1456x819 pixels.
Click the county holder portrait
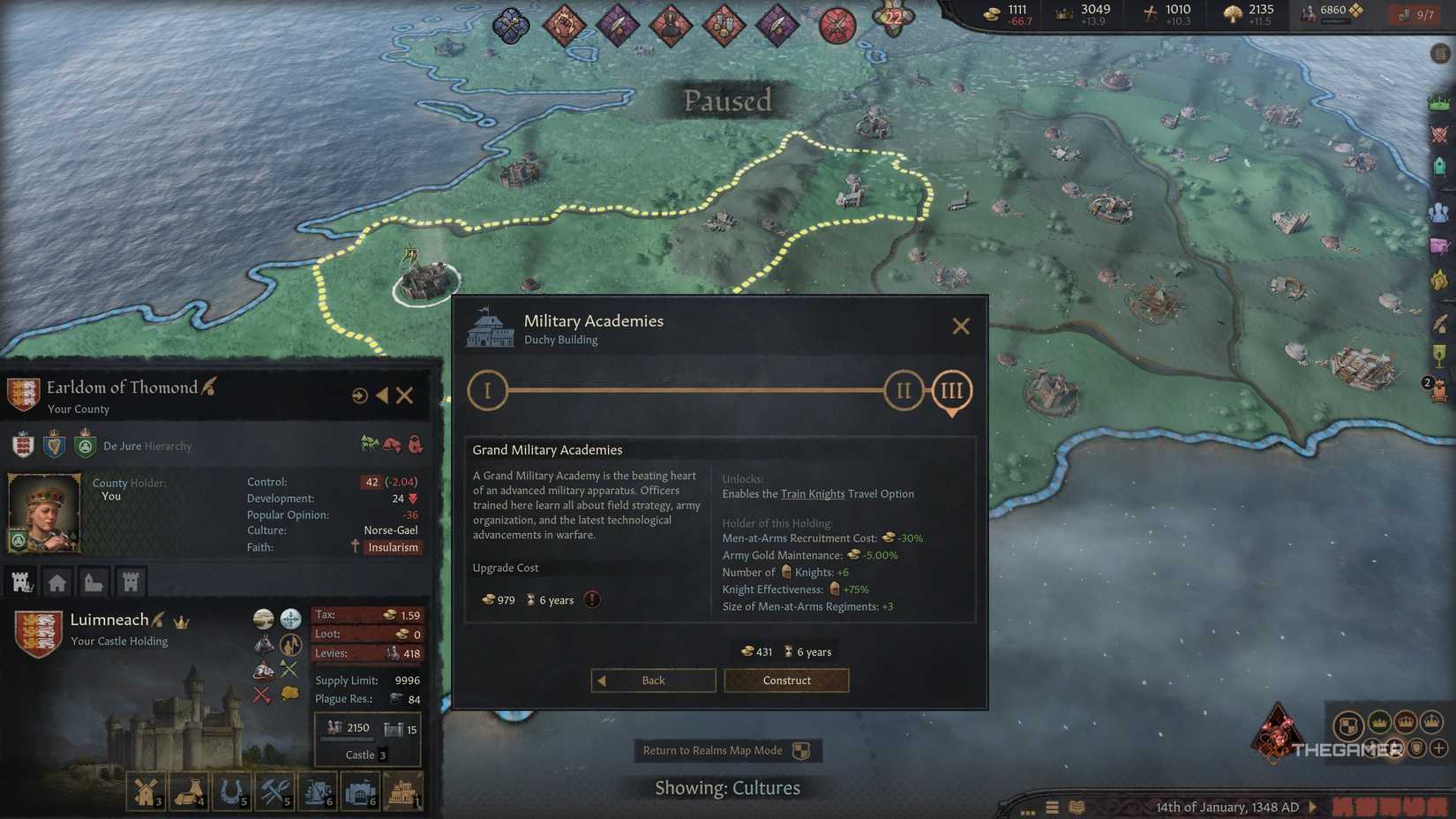[44, 512]
